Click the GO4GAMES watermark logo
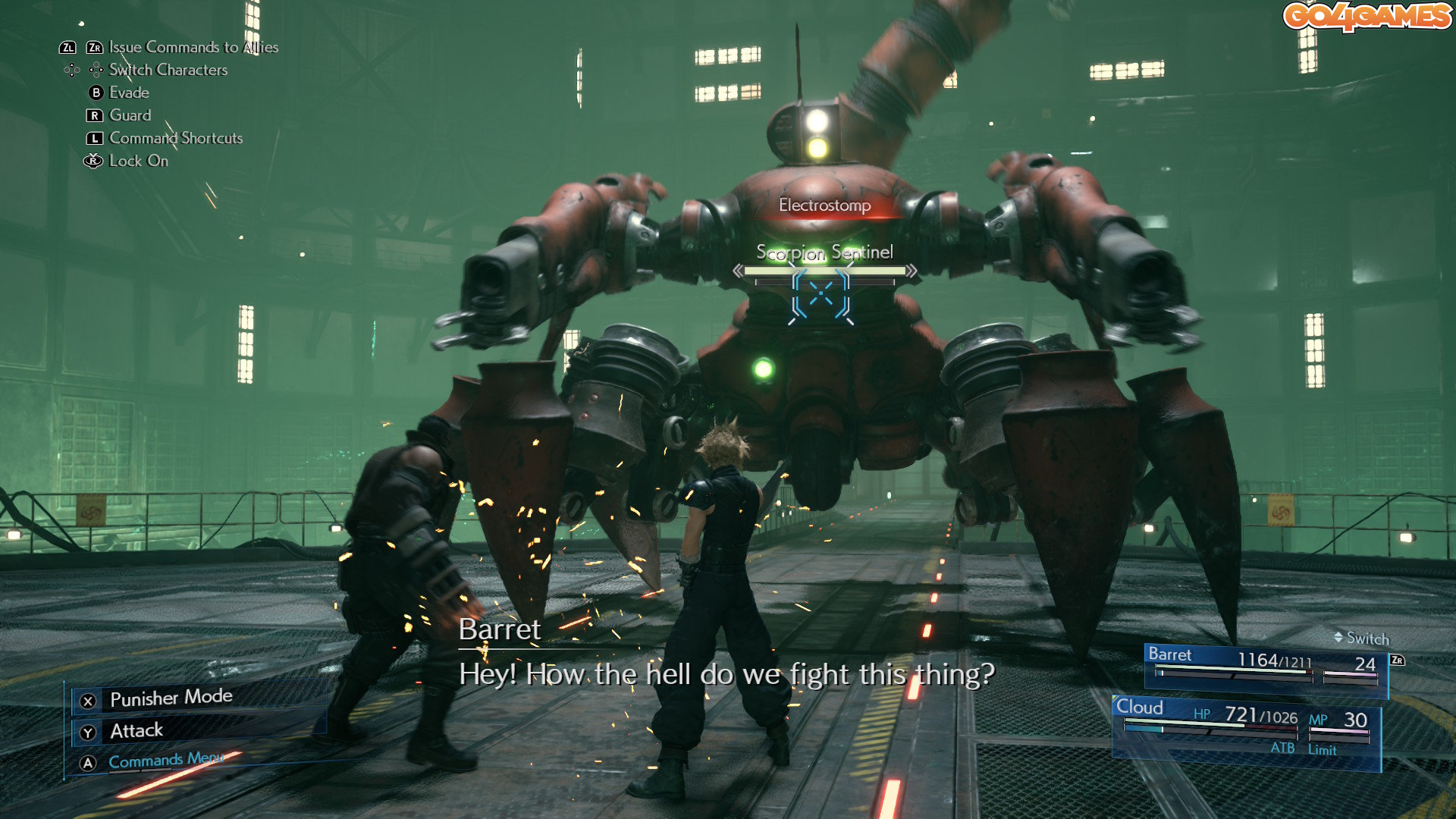 pyautogui.click(x=1367, y=17)
